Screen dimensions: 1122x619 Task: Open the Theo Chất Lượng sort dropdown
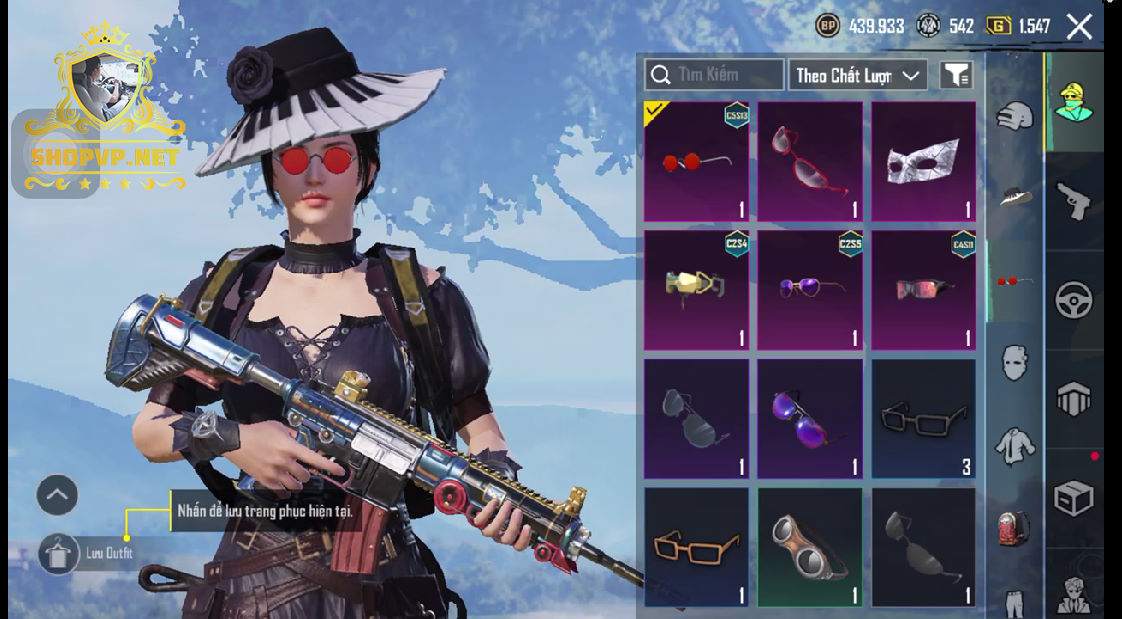(857, 75)
